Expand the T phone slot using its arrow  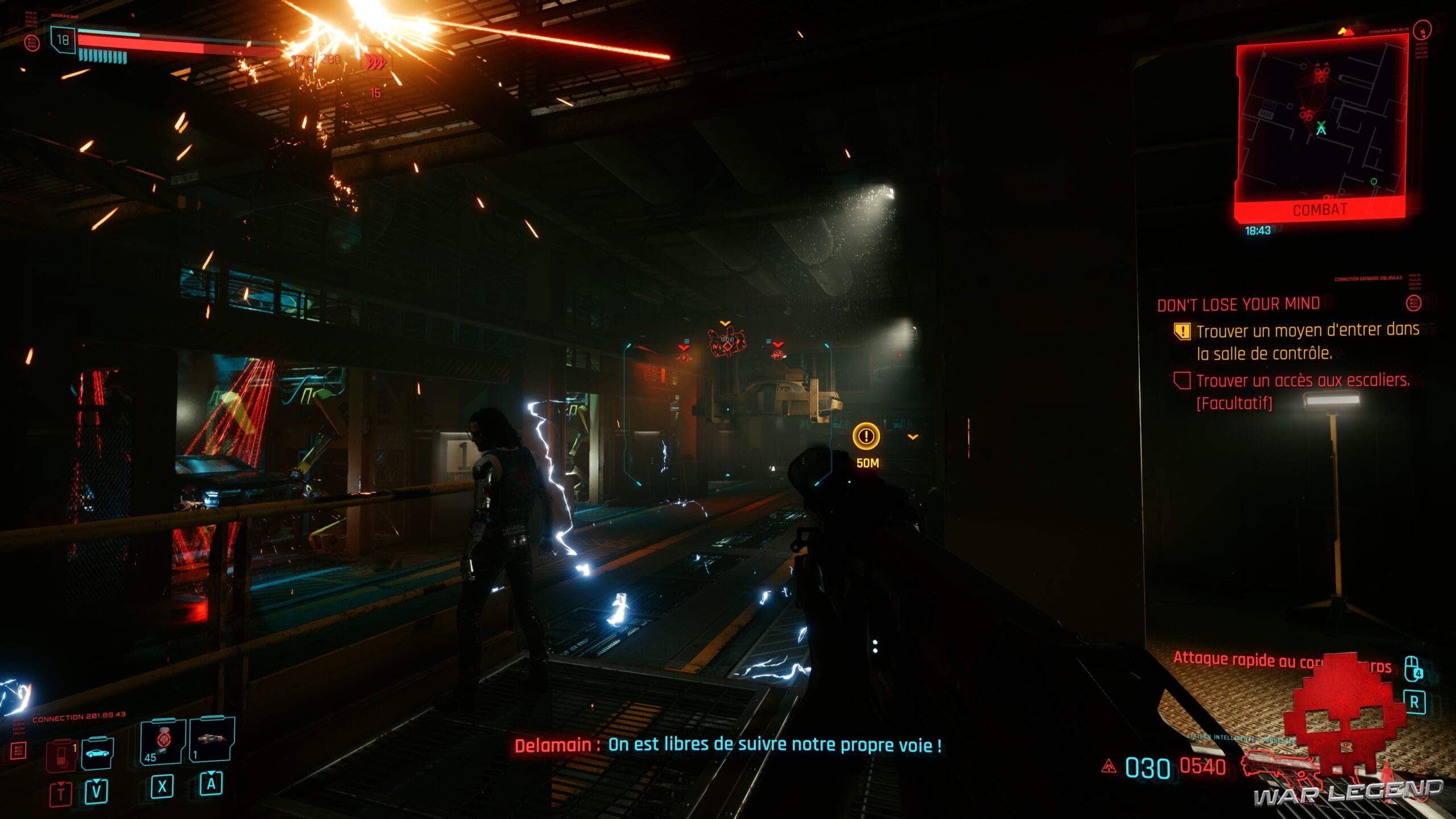point(60,783)
